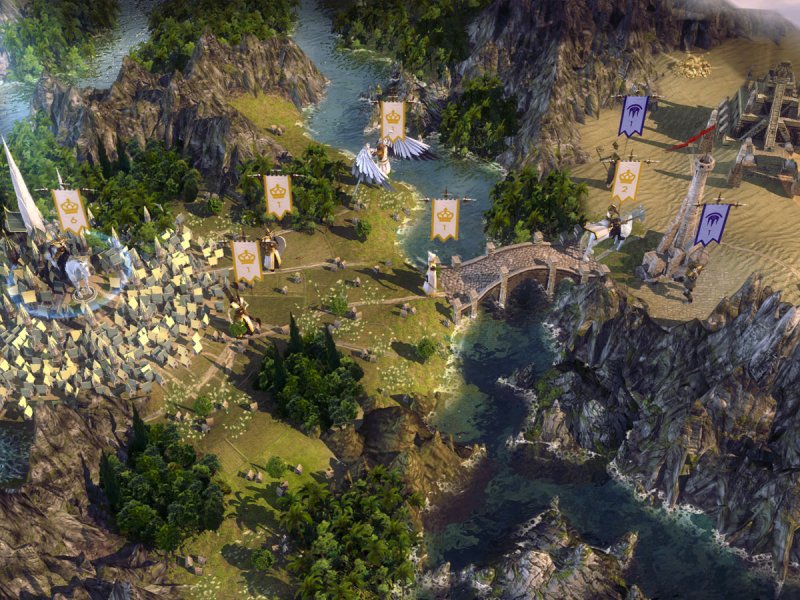Select the crown banner numbered 2
Viewport: 800px width, 600px height.
(x=626, y=180)
